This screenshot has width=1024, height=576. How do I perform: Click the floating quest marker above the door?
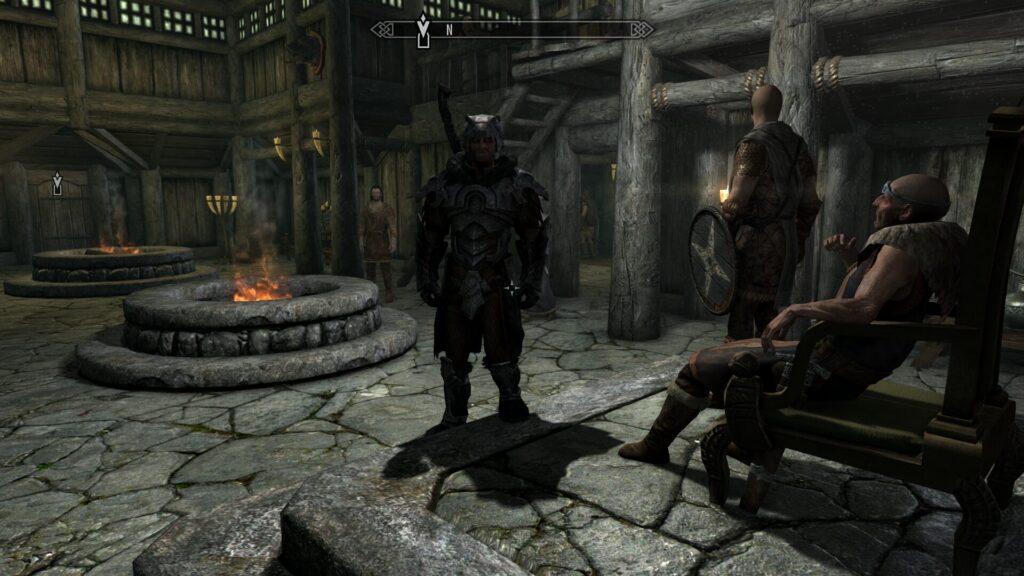[57, 183]
